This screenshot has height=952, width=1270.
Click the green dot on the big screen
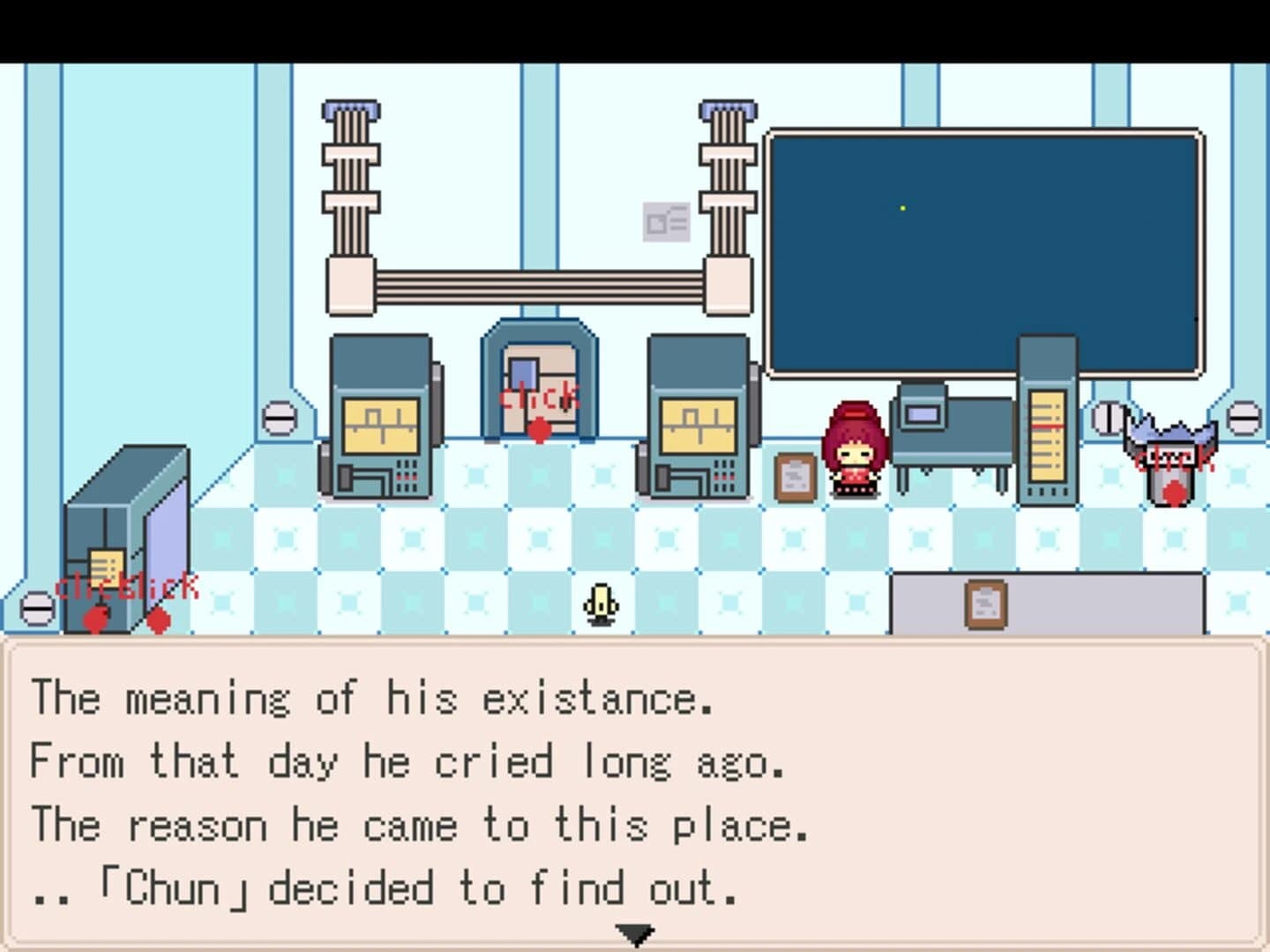pos(902,206)
